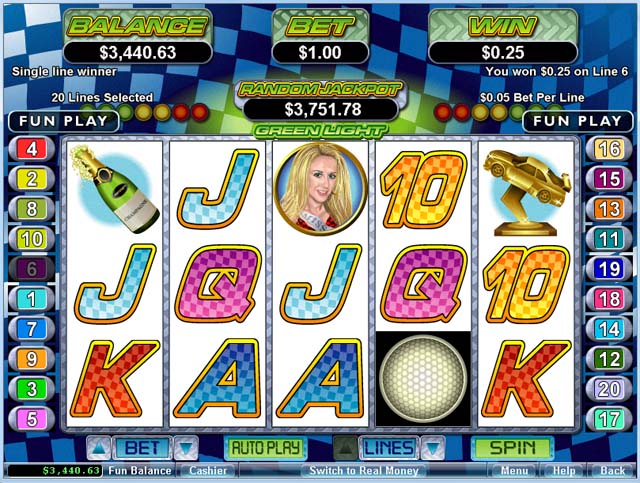Choose payline number 17

(x=608, y=418)
